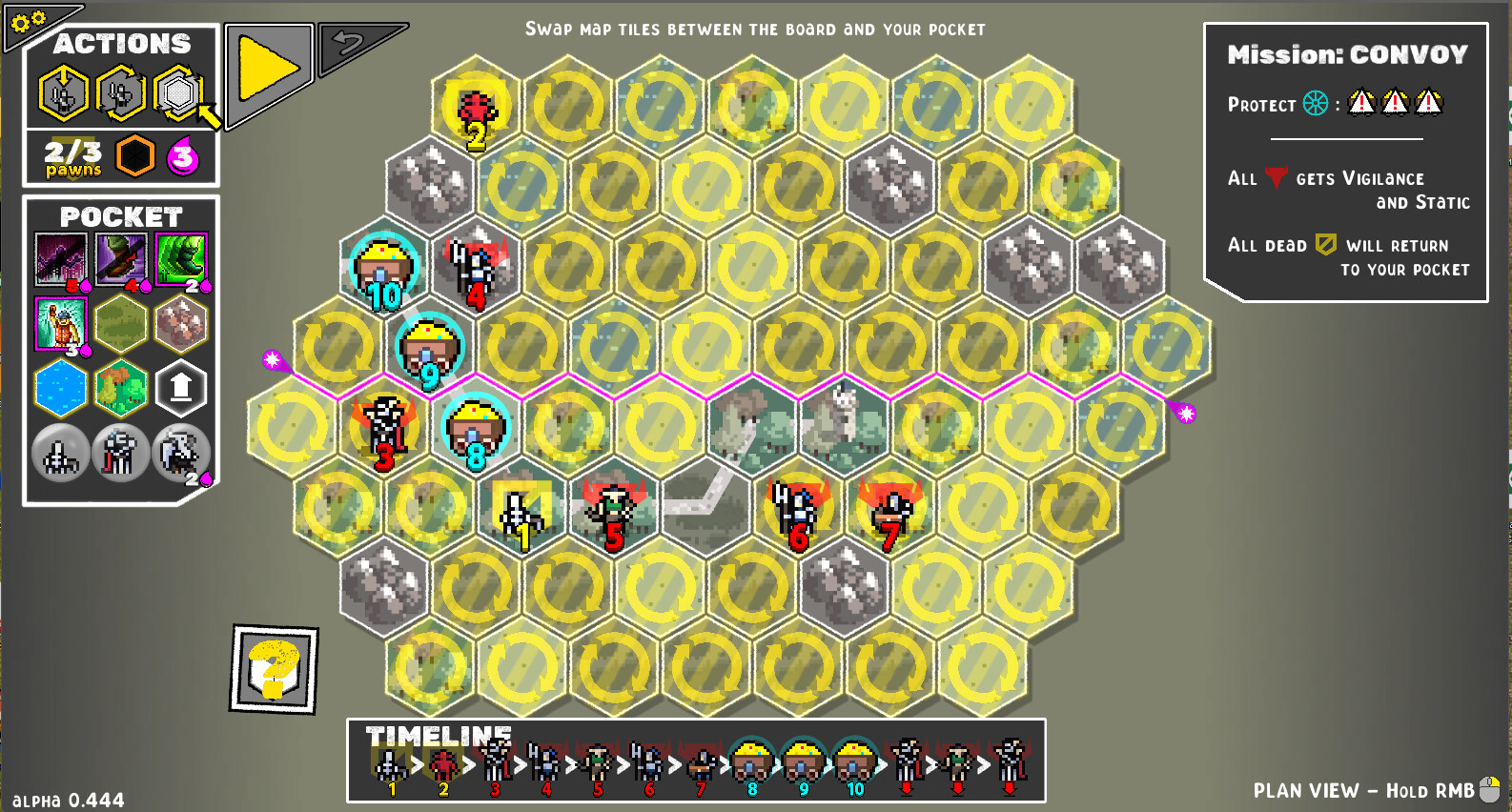Click the orange hexagon counter in Actions panel
Viewport: 1512px width, 812px height.
pyautogui.click(x=135, y=157)
